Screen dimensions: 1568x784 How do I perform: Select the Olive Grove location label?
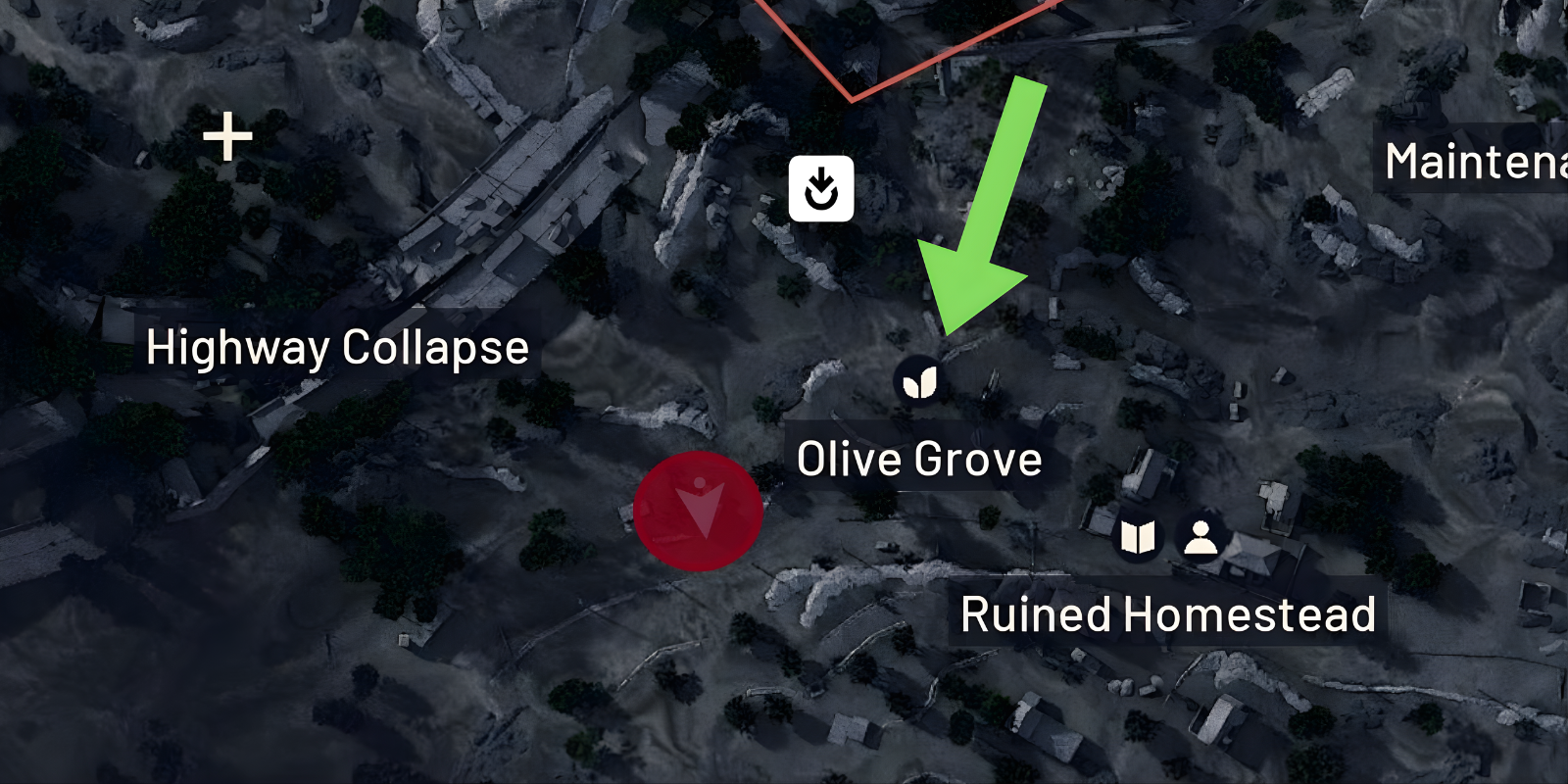(919, 459)
